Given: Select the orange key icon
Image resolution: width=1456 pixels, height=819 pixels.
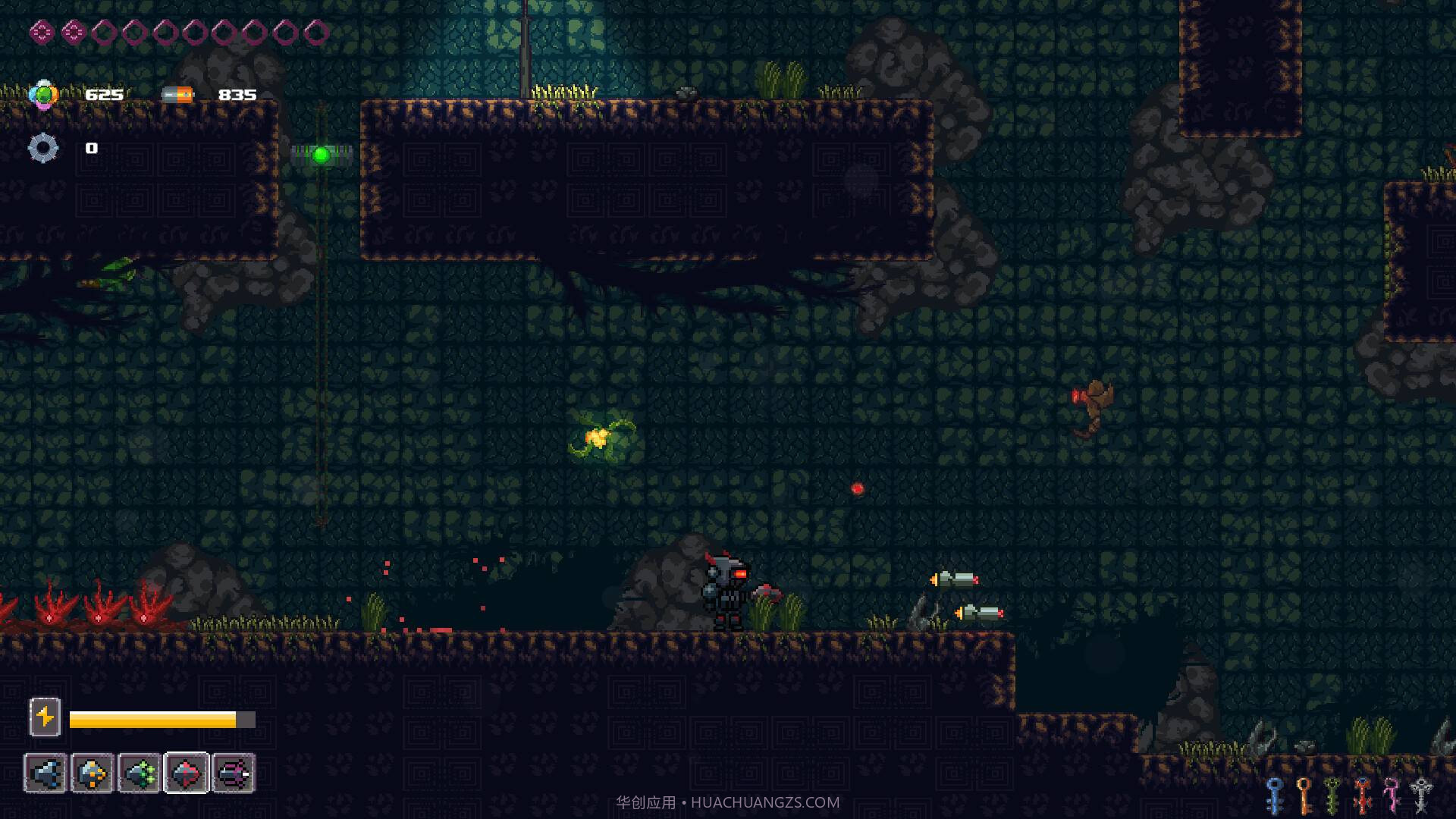Looking at the screenshot, I should tap(1304, 795).
